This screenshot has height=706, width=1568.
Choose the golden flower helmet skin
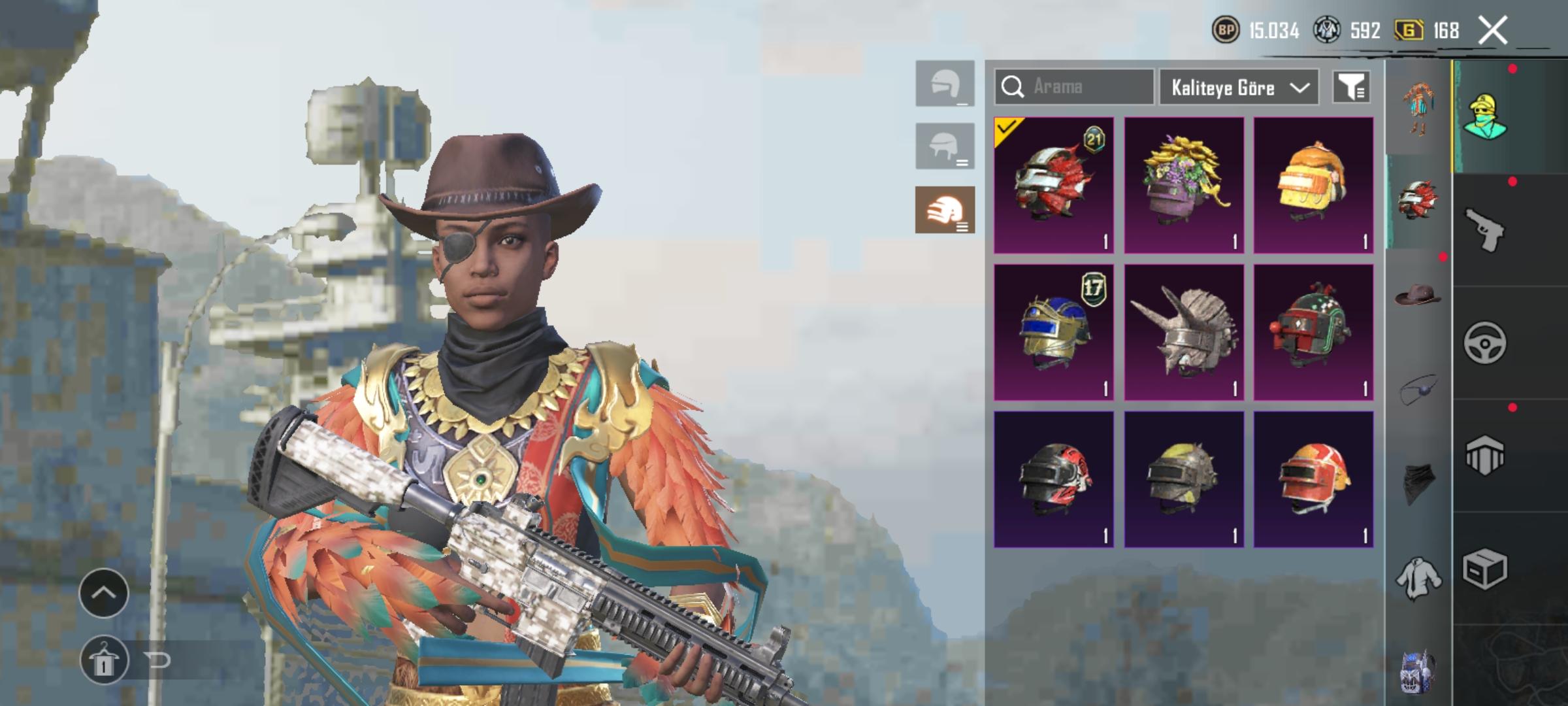tap(1183, 185)
